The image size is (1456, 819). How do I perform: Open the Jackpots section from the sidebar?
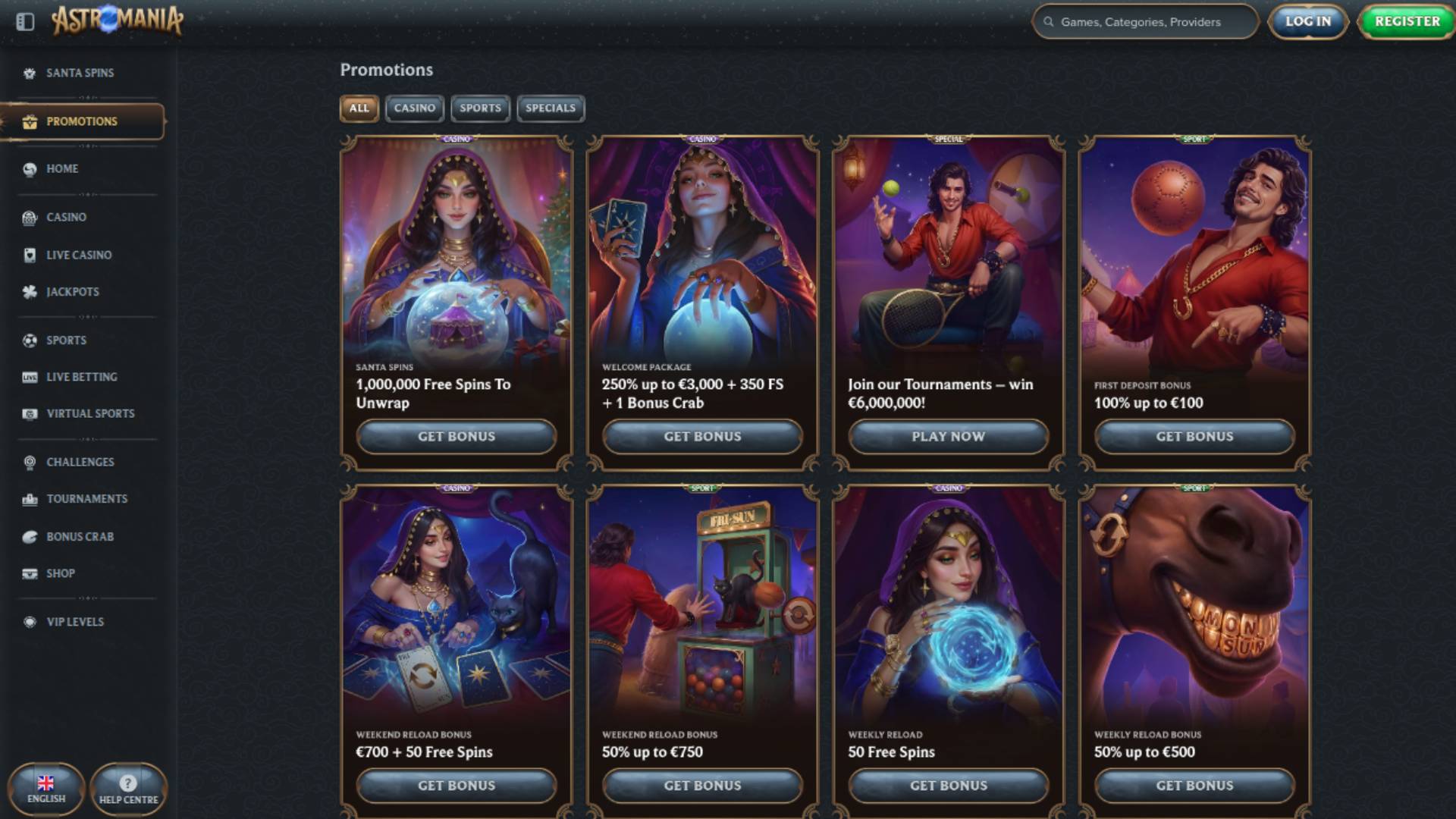tap(30, 291)
